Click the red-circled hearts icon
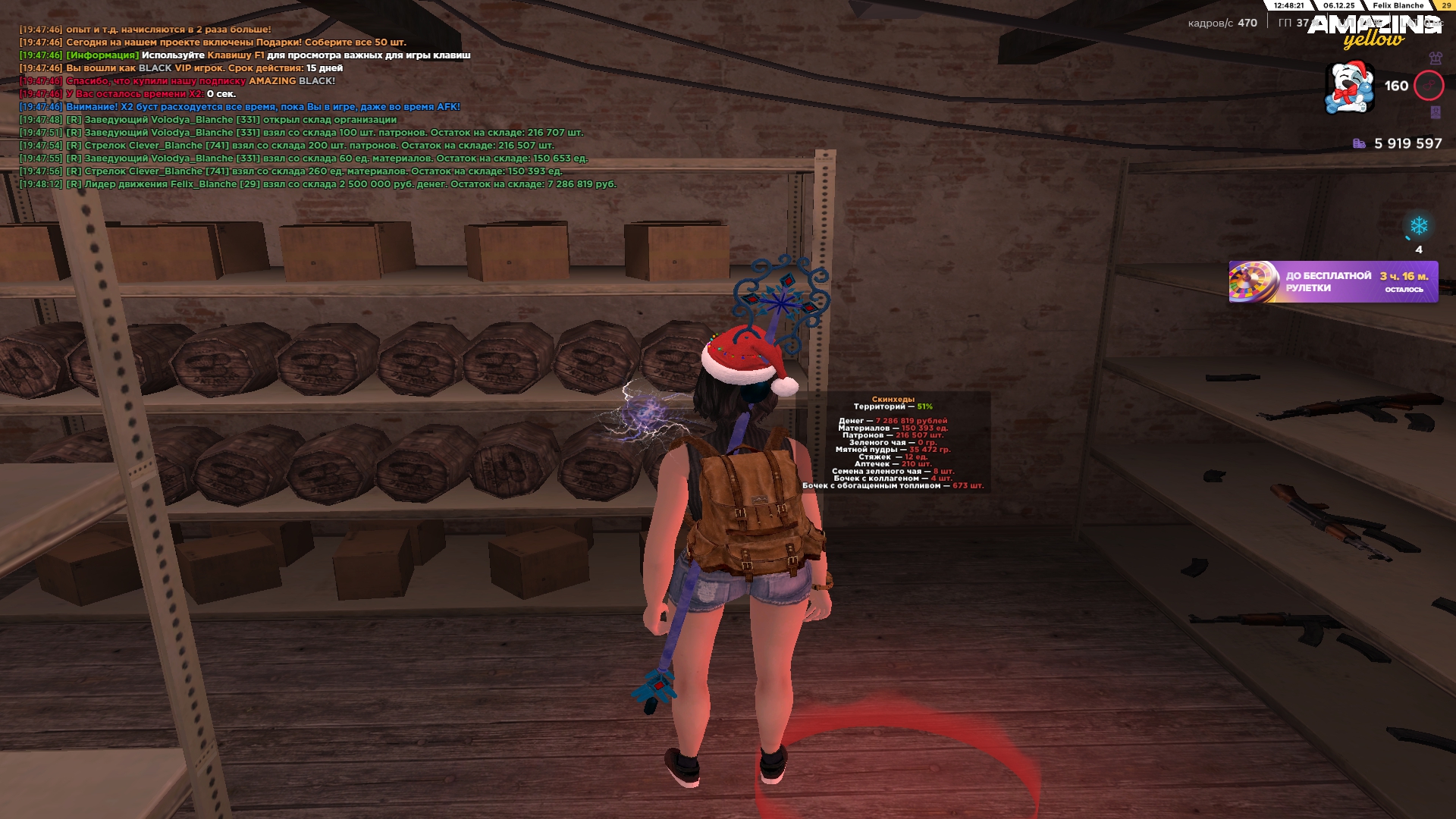This screenshot has width=1456, height=819. (1429, 86)
